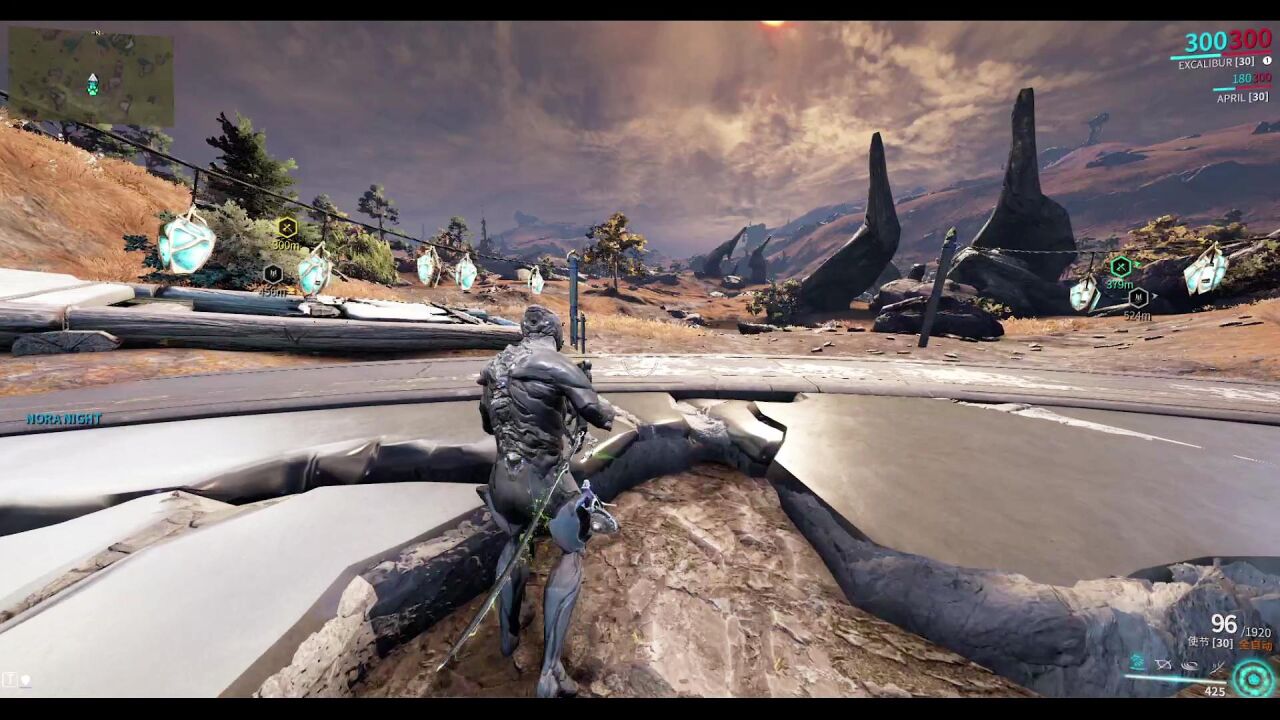Click the 使节 [30] weapon name label
Viewport: 1280px width, 720px height.
click(x=1208, y=642)
